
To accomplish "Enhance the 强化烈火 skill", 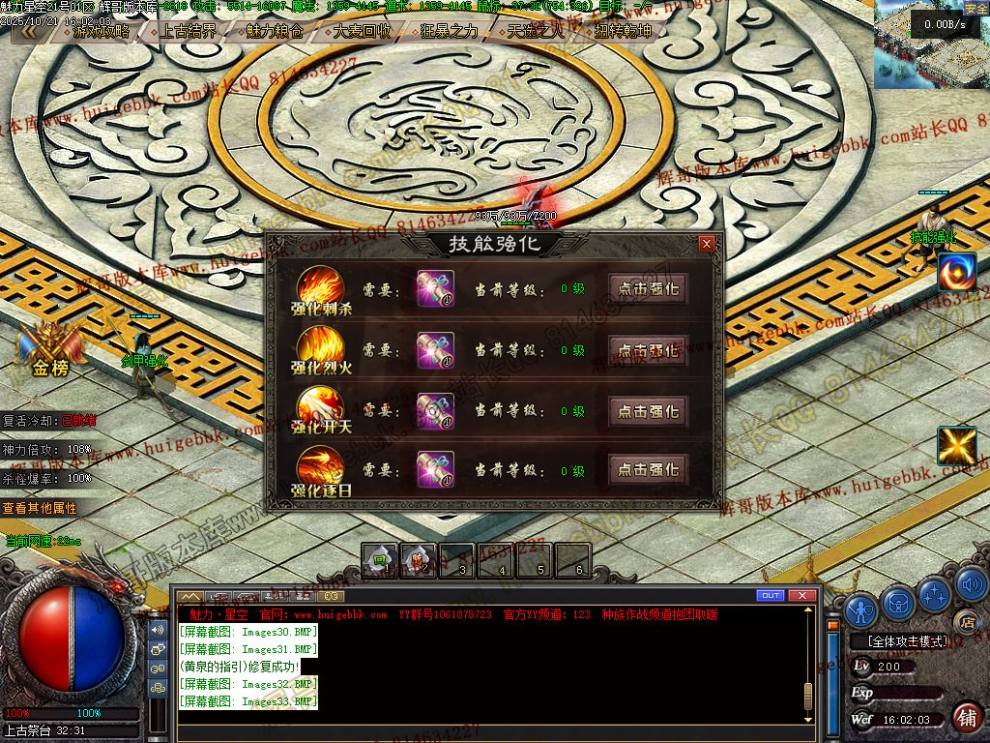I will click(x=648, y=350).
